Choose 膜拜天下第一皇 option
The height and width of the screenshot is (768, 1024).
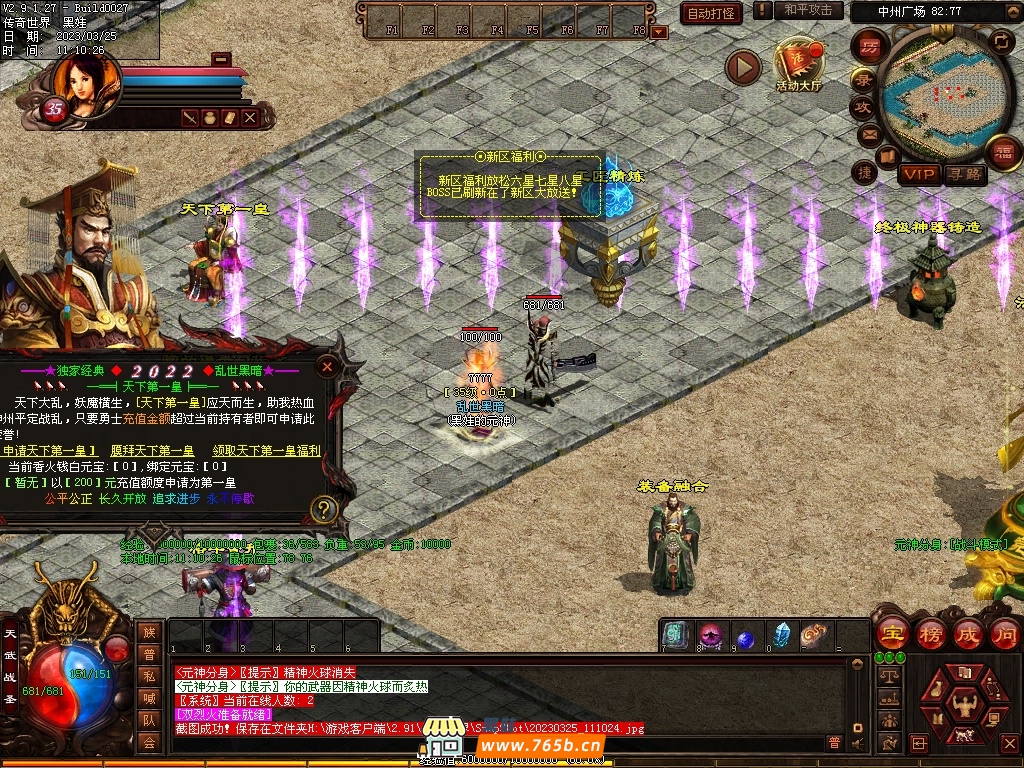152,451
